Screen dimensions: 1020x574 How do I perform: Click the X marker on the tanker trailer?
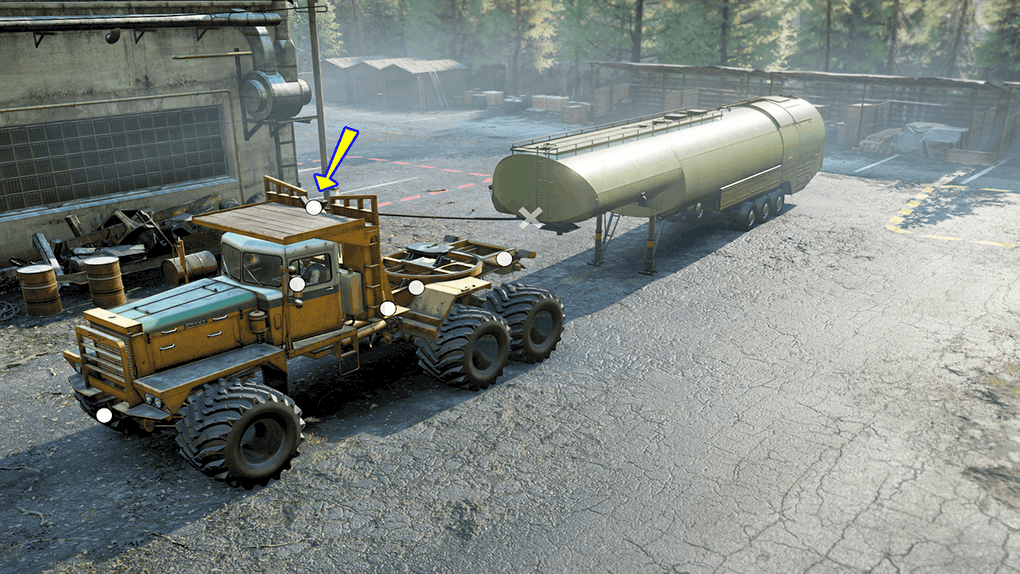[531, 218]
